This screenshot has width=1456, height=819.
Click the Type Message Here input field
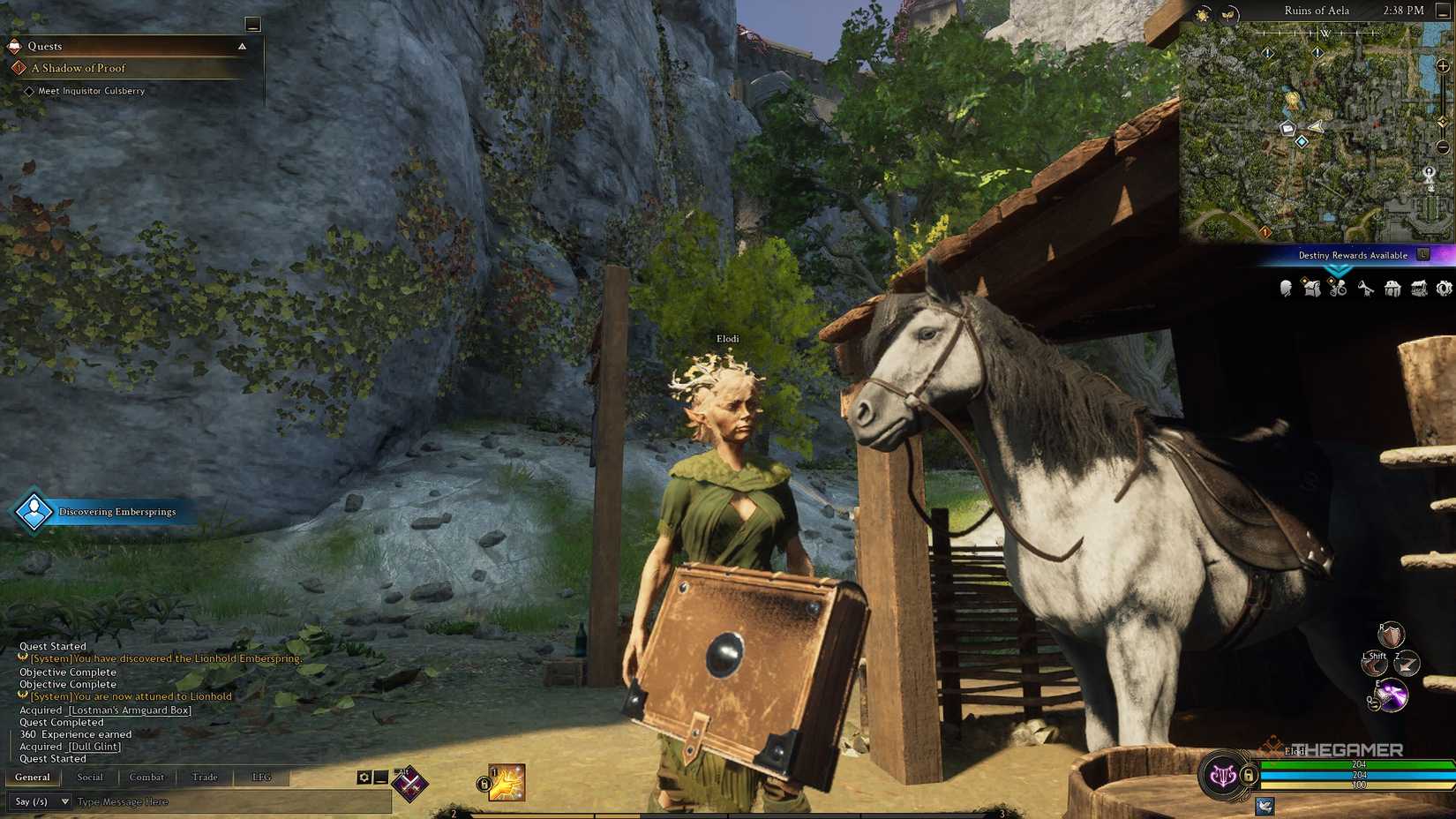(x=176, y=801)
